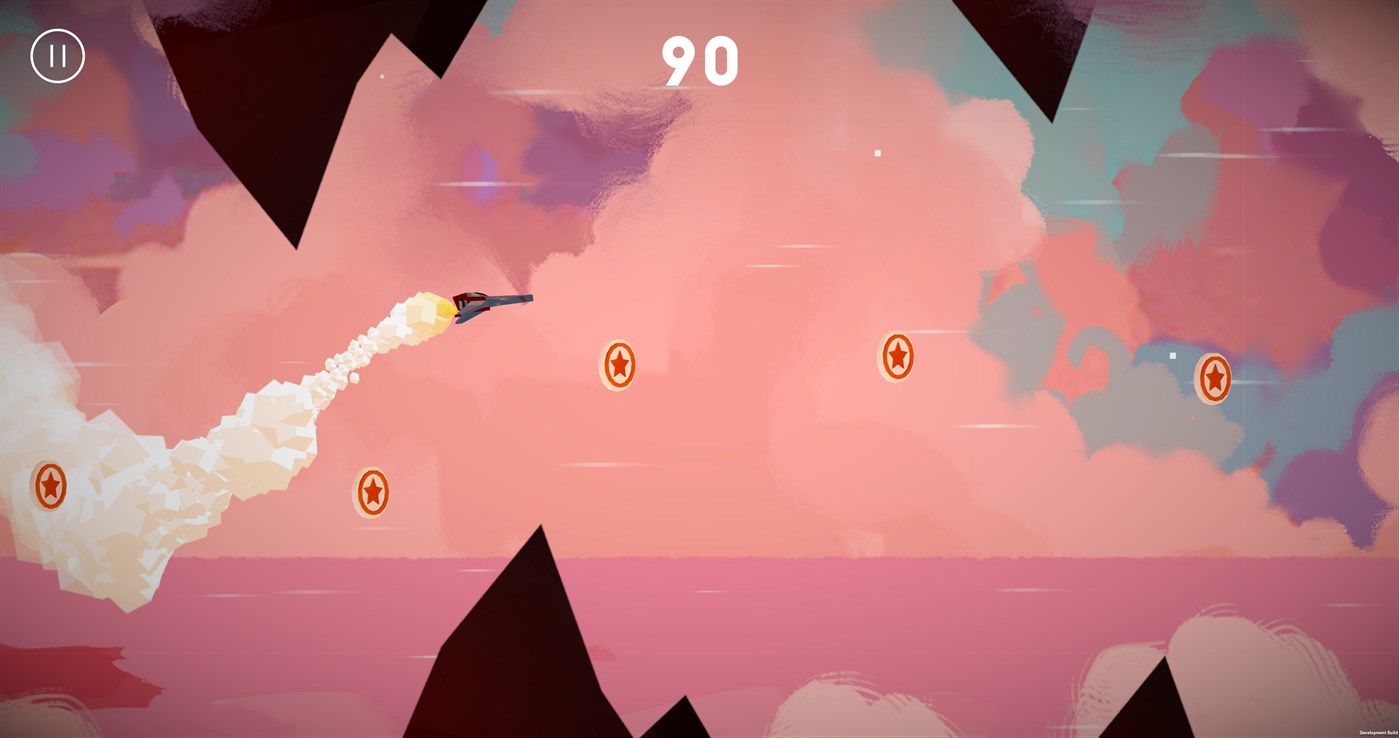Click the digit 9 in the score display
Screen dimensions: 1399x738
tap(682, 62)
